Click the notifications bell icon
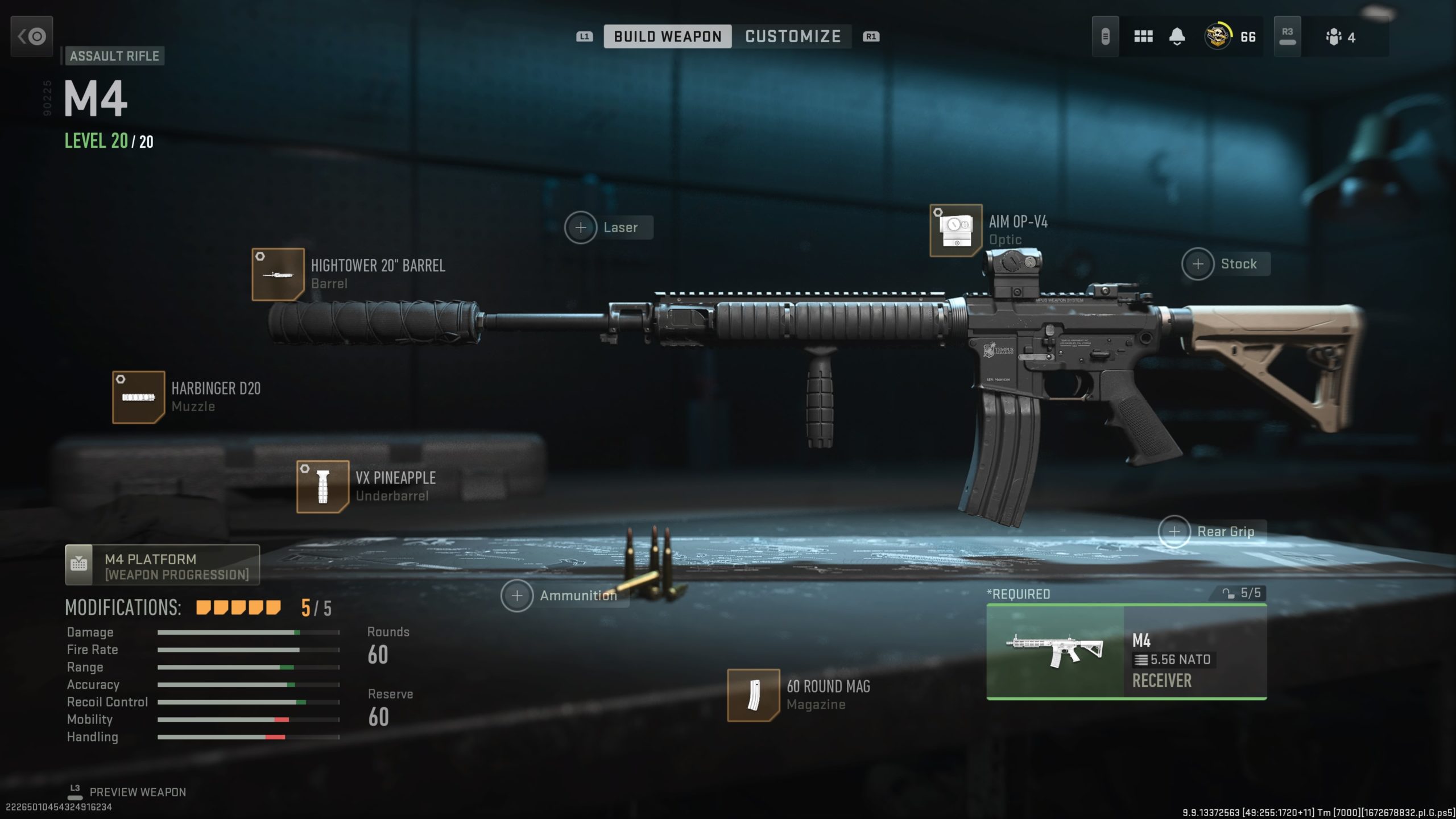The image size is (1456, 819). click(1176, 36)
